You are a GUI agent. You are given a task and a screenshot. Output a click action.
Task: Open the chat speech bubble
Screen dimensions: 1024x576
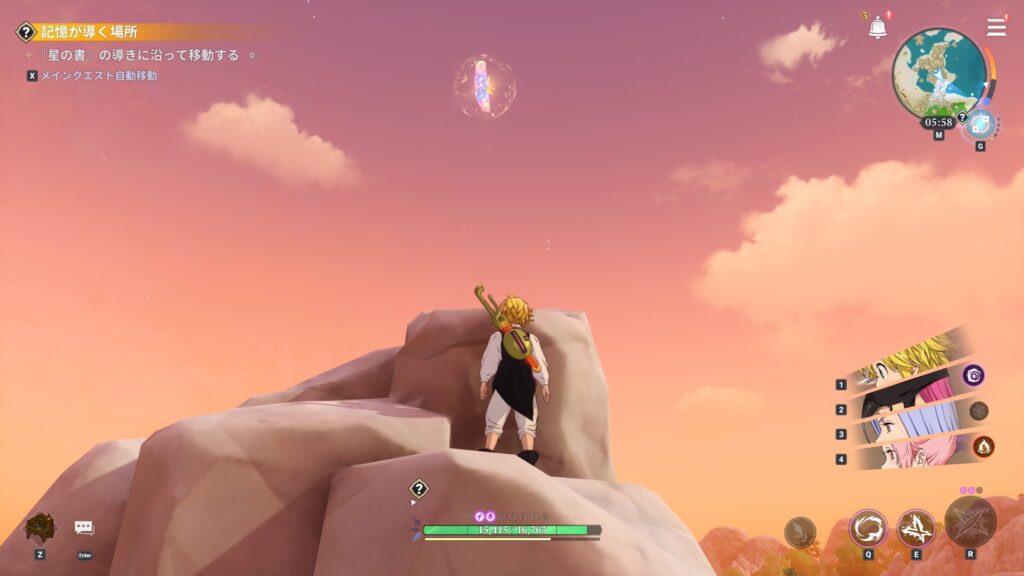click(84, 528)
